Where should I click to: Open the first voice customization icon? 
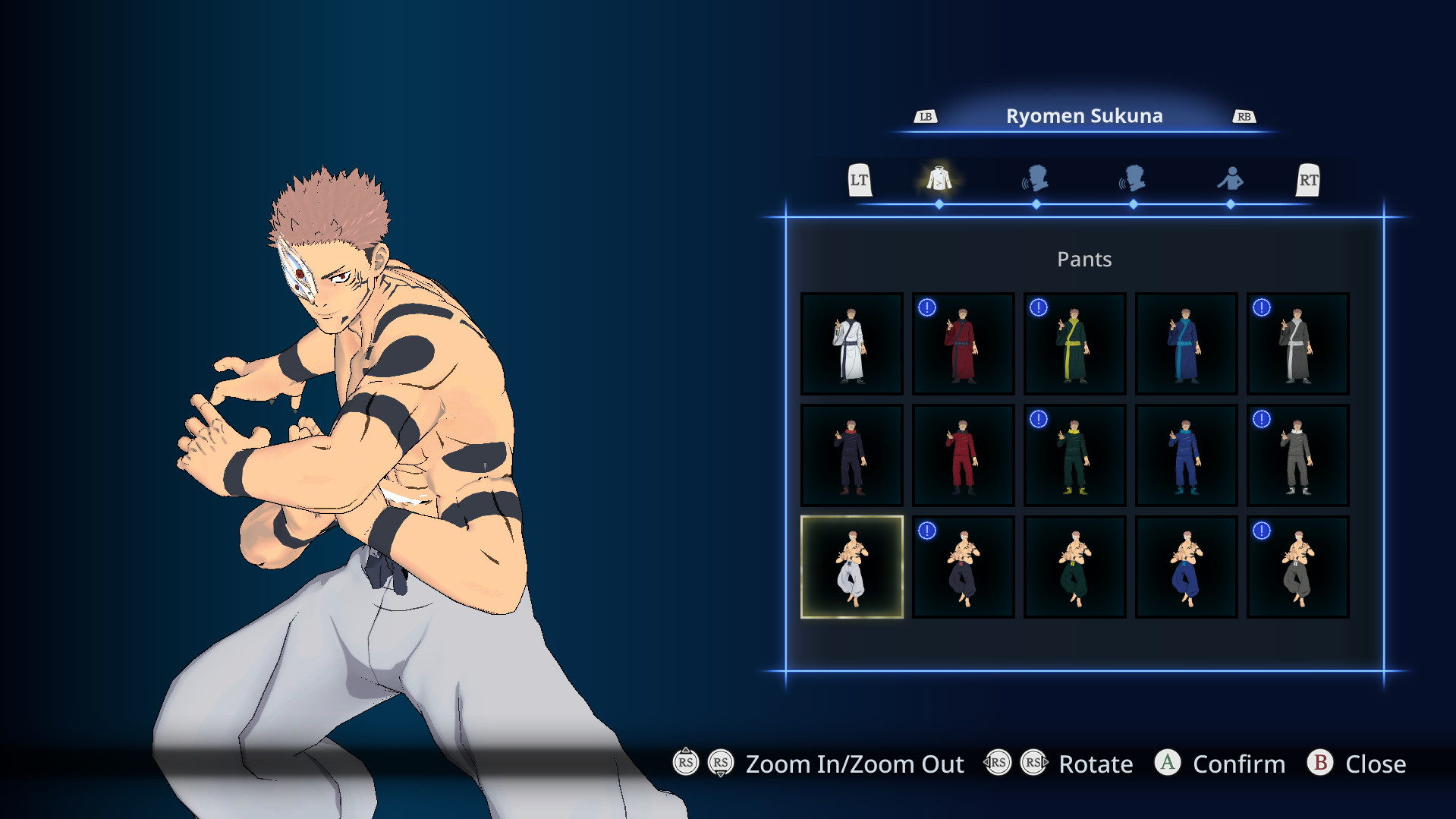pyautogui.click(x=1036, y=180)
